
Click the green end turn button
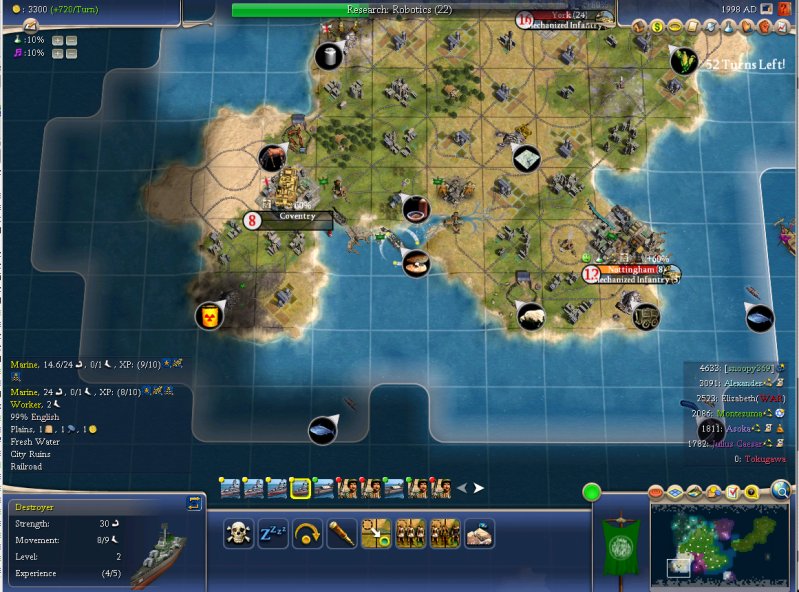pyautogui.click(x=592, y=492)
